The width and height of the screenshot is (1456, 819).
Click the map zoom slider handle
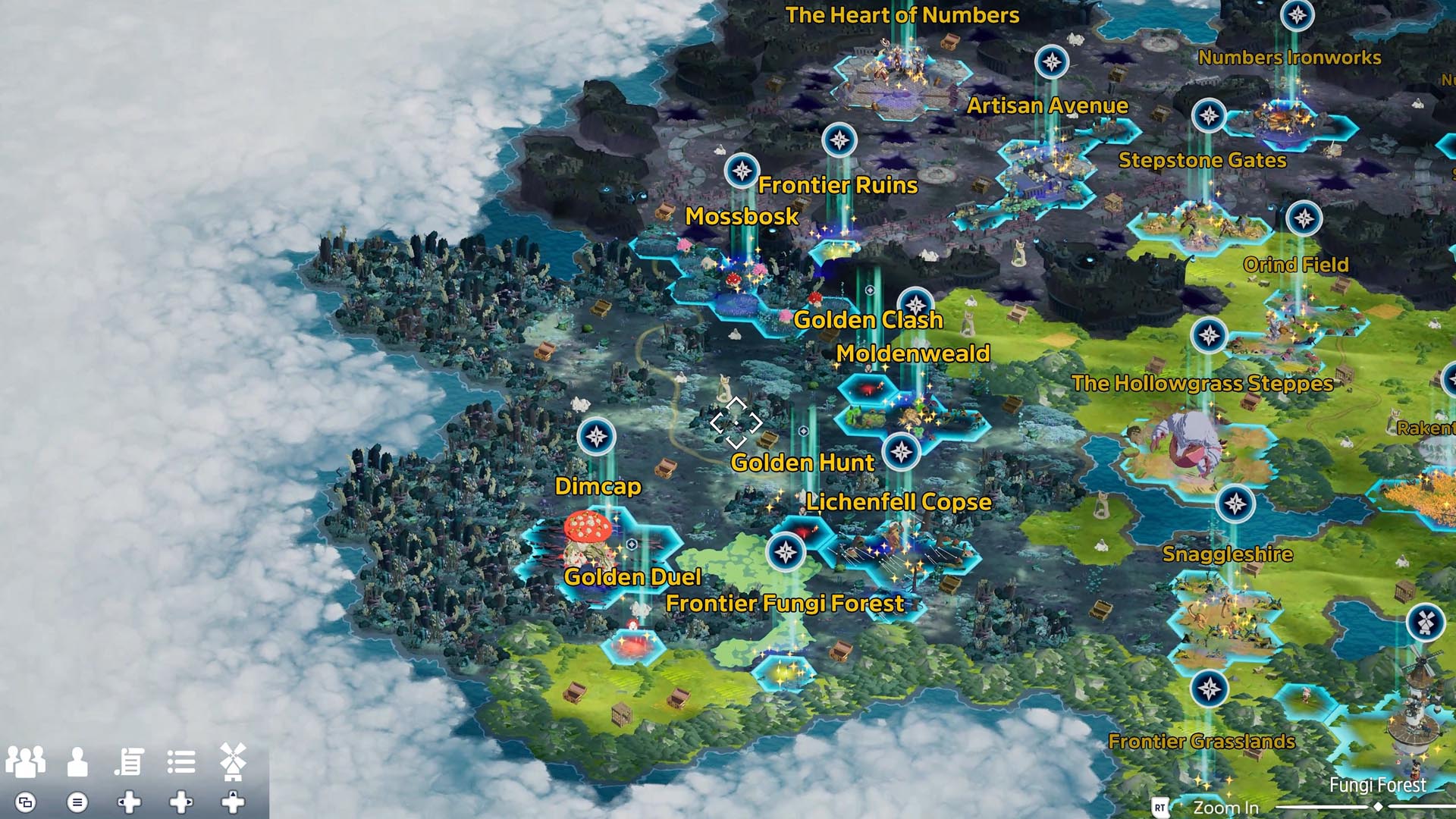(x=1378, y=808)
